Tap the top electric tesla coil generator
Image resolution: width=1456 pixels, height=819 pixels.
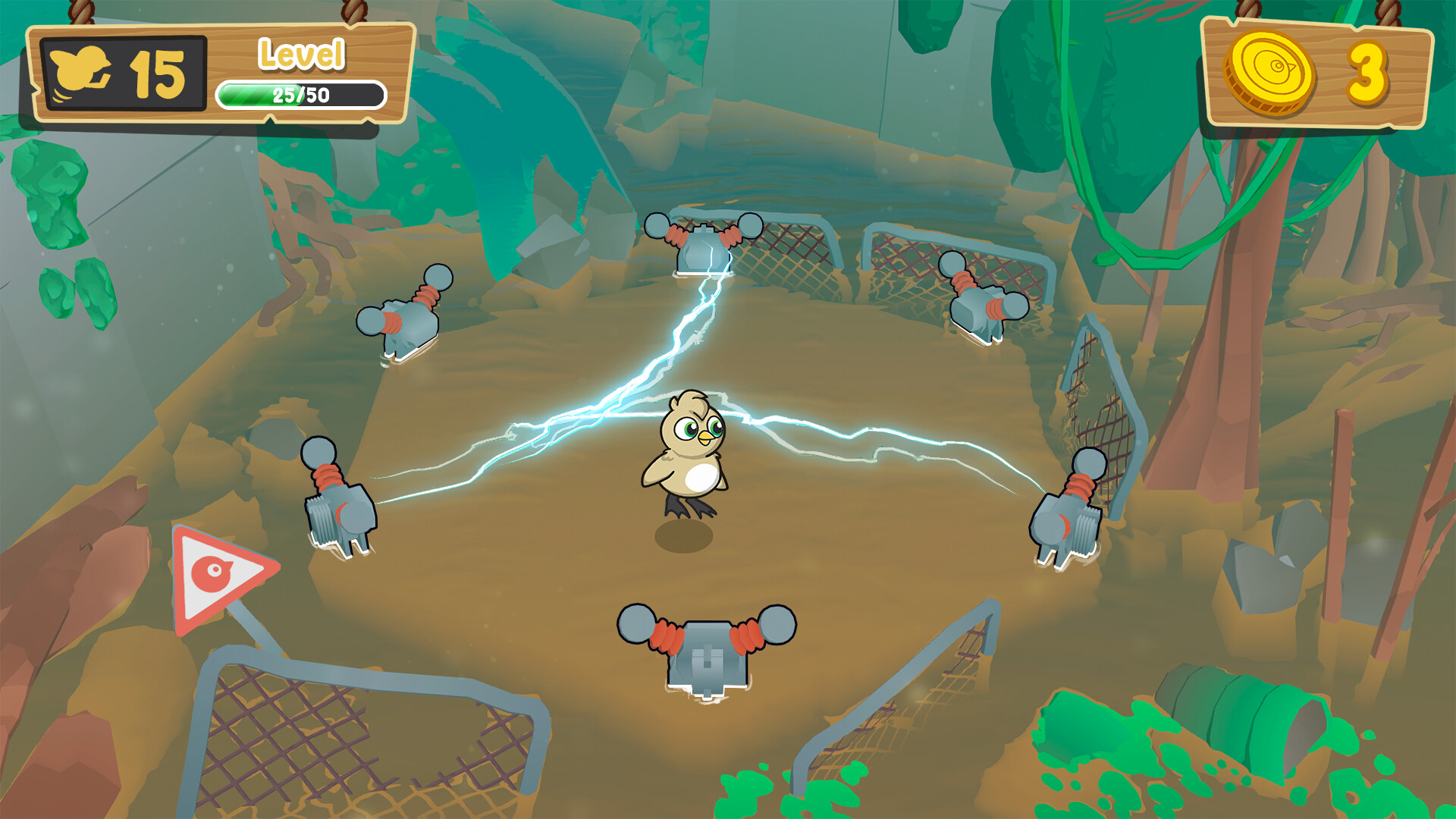701,243
